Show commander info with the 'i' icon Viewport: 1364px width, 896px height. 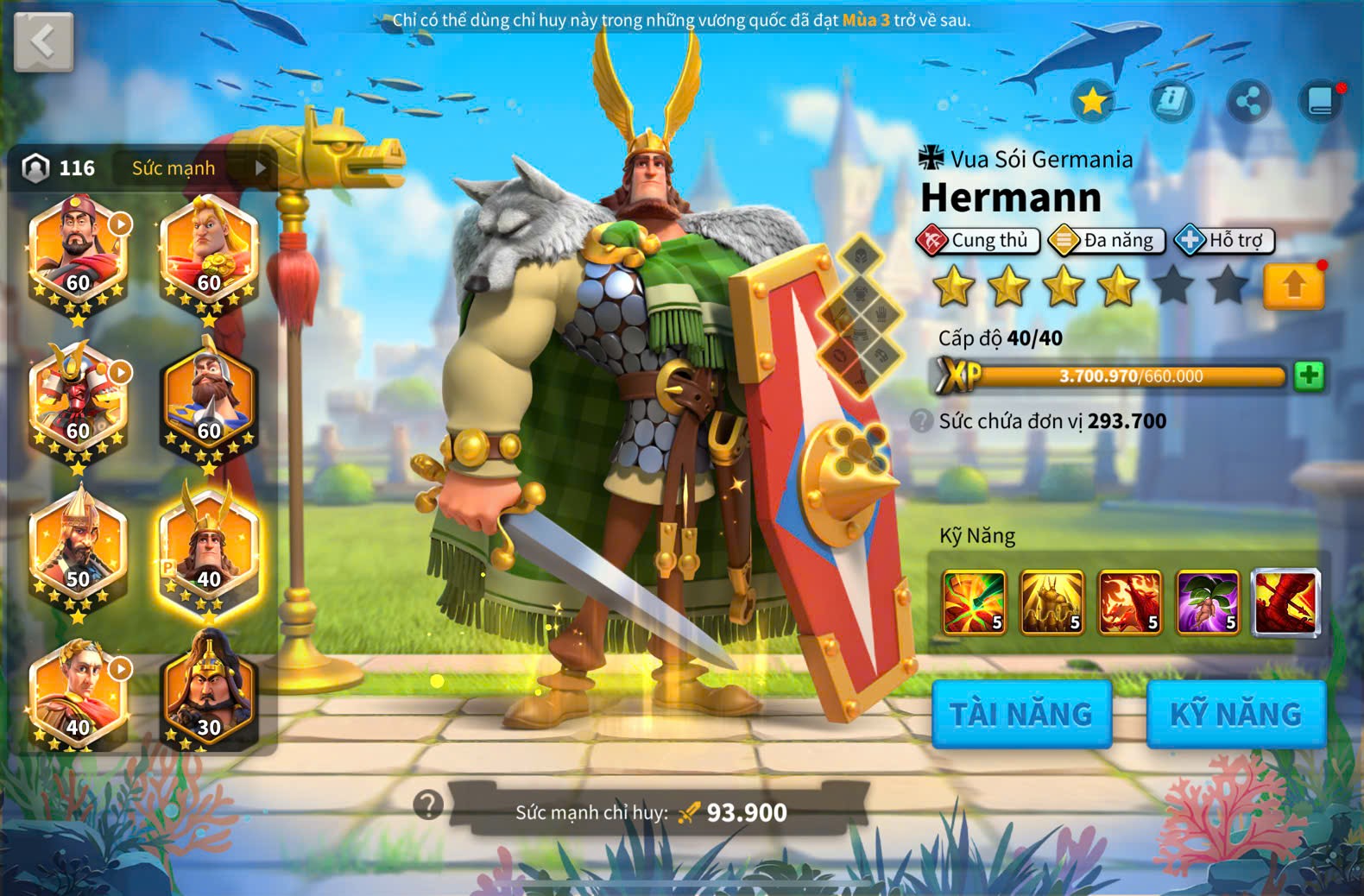point(1171,101)
